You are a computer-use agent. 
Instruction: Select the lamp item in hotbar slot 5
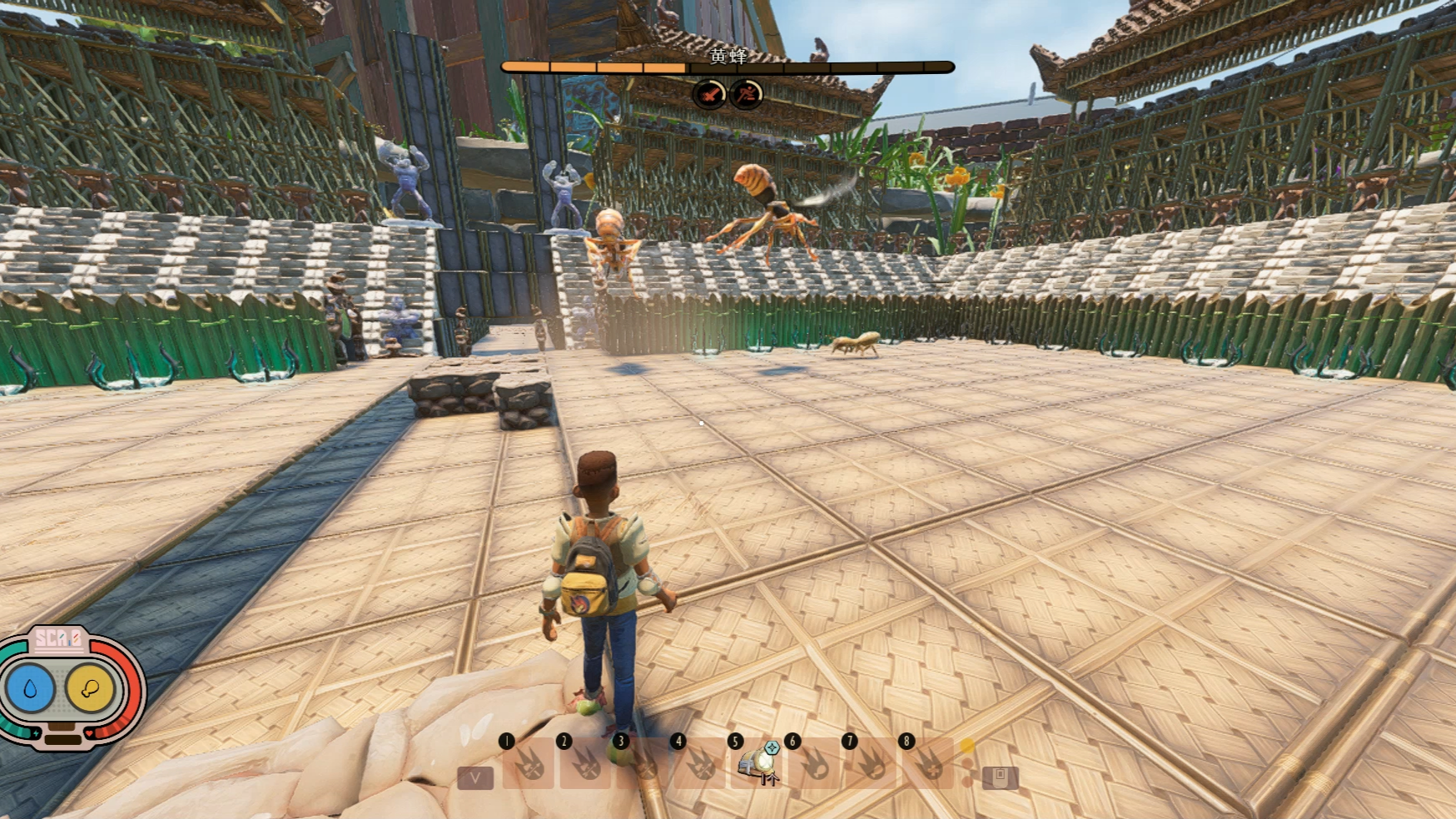(758, 763)
